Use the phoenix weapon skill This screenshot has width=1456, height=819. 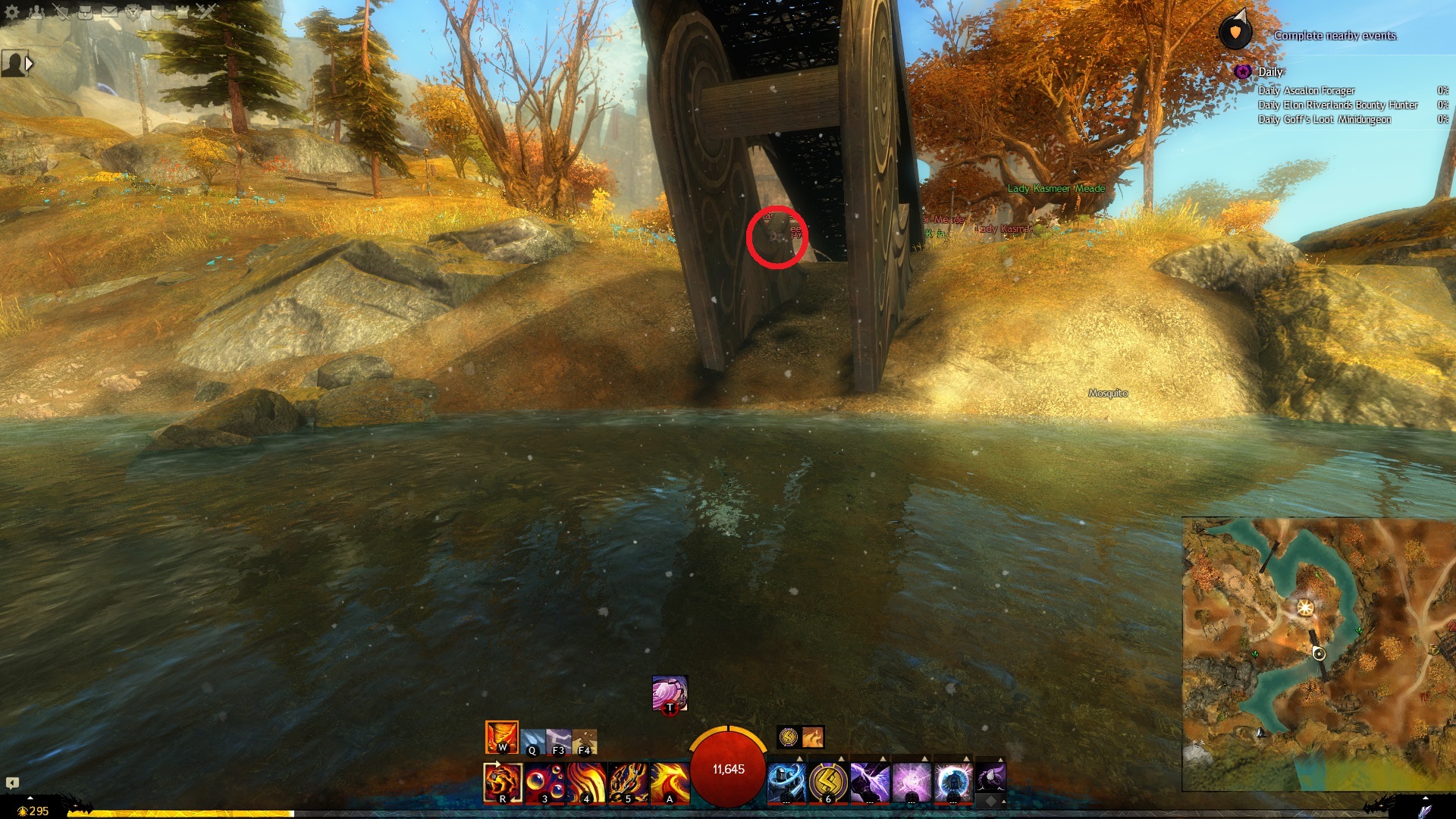[x=670, y=783]
